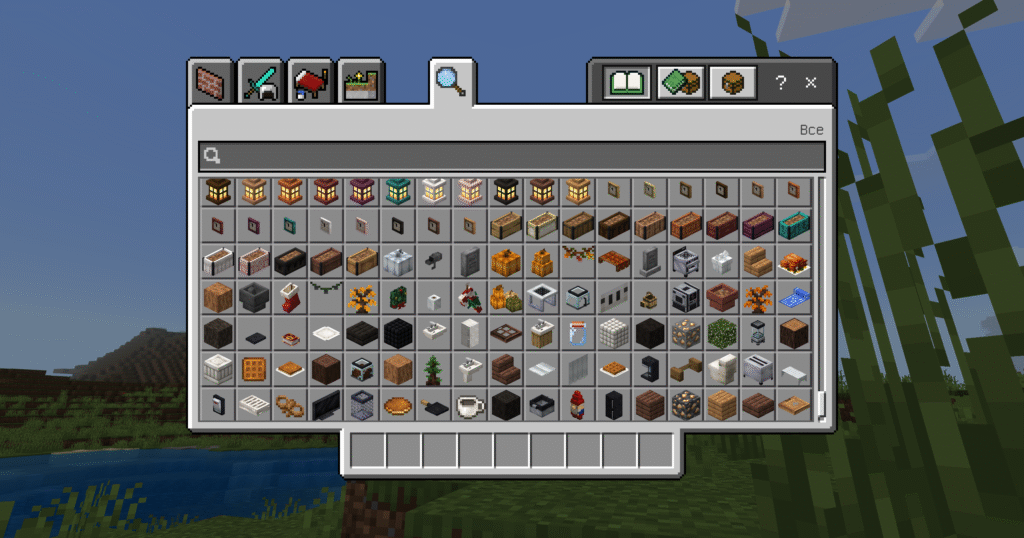Select the waffle block item

(x=253, y=369)
